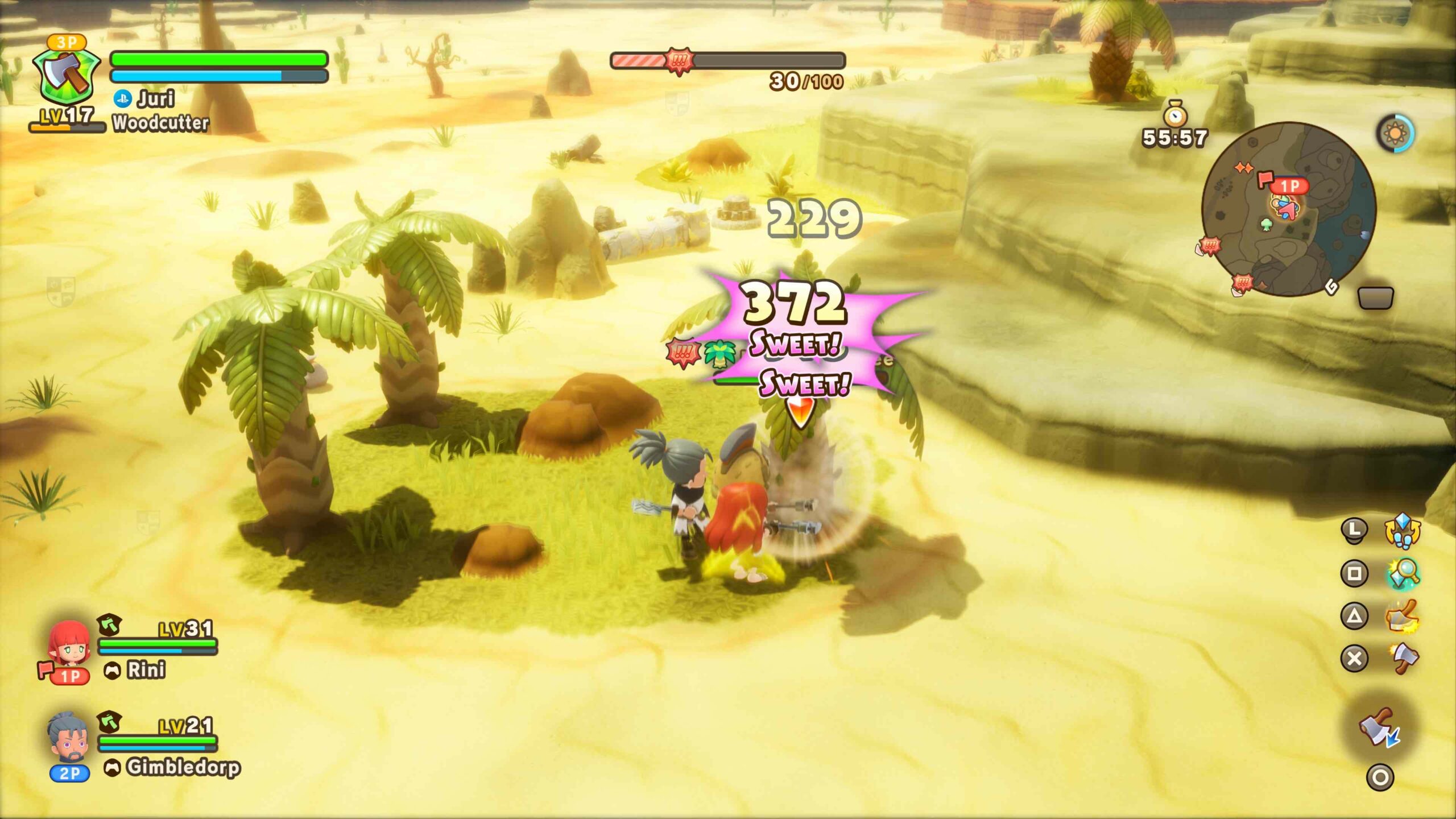Open the circular minimap
The height and width of the screenshot is (819, 1456).
(1288, 209)
